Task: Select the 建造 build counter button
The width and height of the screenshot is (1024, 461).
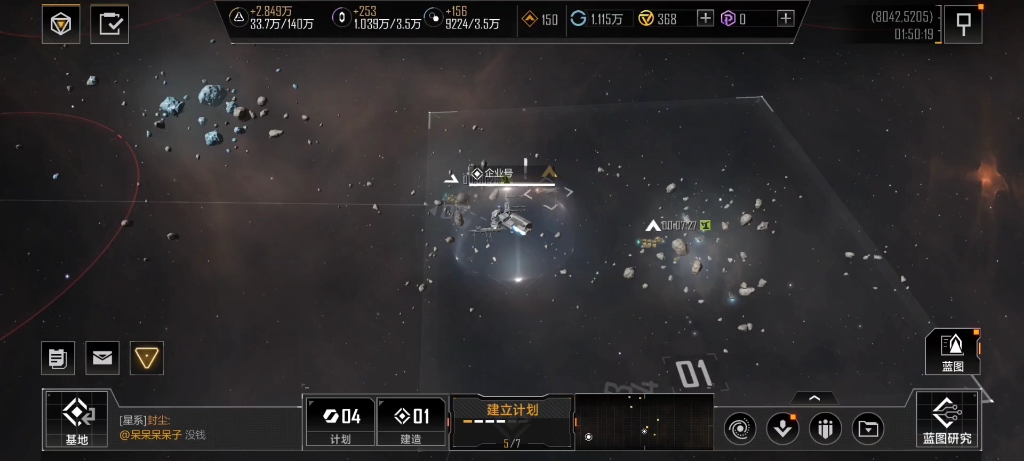Action: pos(411,420)
